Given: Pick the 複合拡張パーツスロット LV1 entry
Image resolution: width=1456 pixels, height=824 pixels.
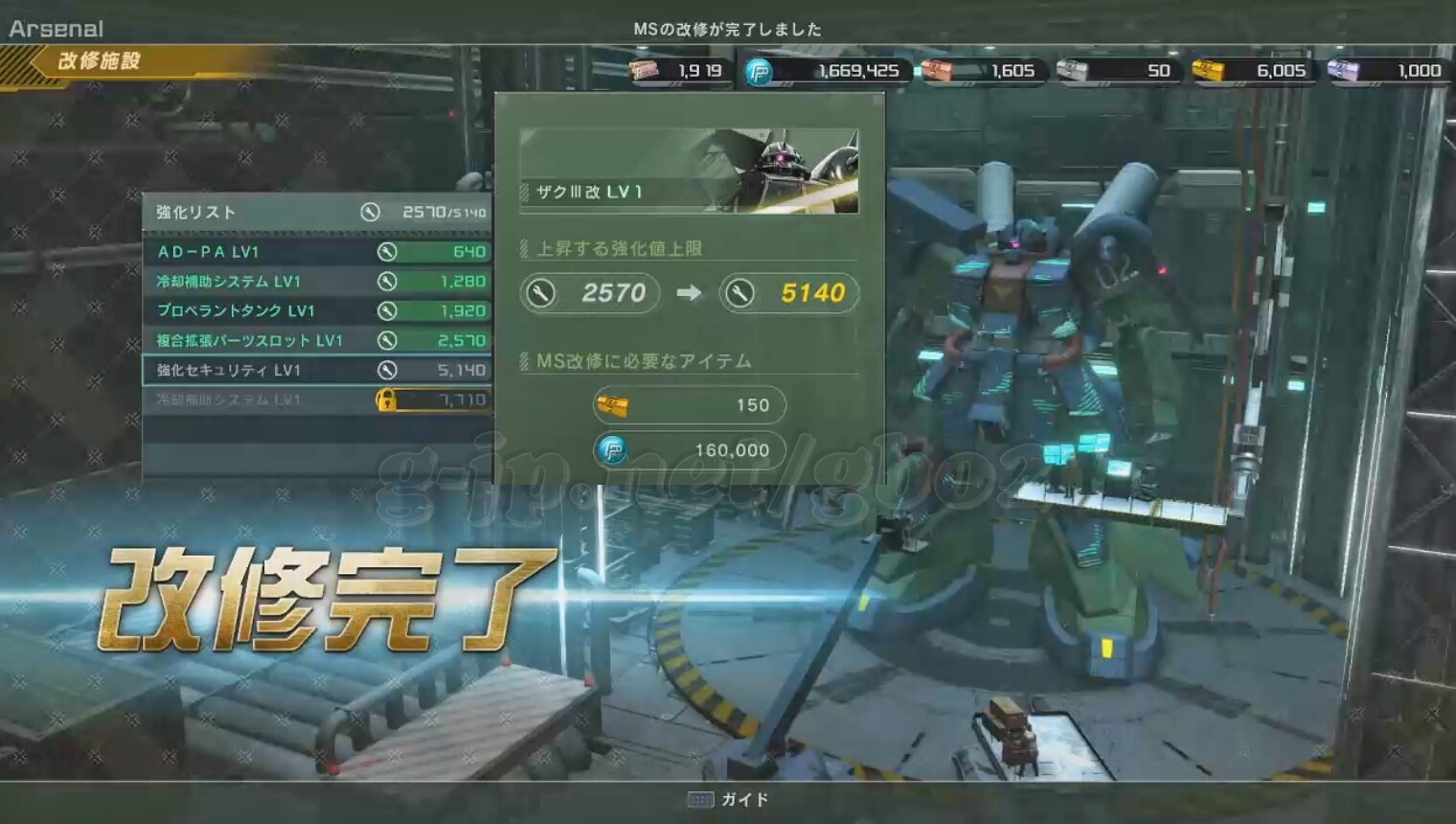Looking at the screenshot, I should [316, 341].
